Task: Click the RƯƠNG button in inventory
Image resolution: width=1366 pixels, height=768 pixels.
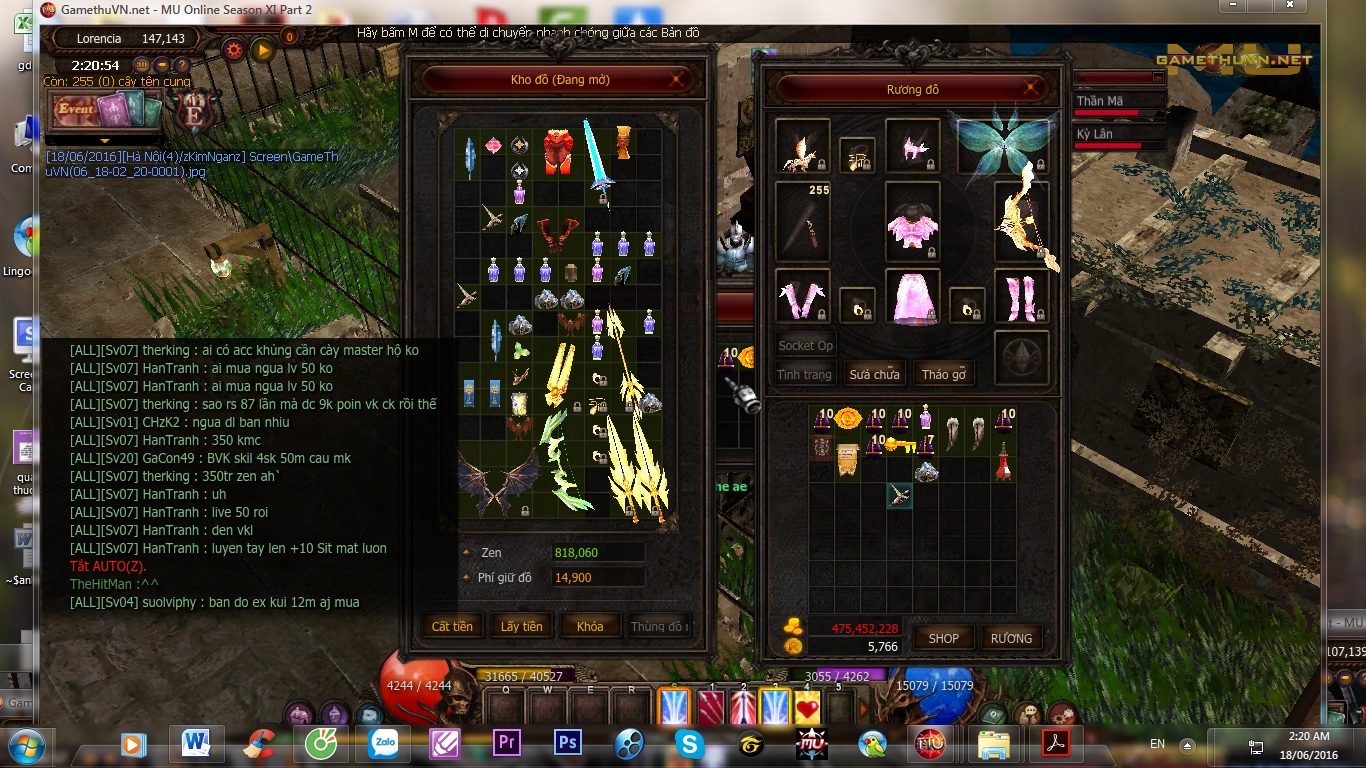Action: (1011, 638)
